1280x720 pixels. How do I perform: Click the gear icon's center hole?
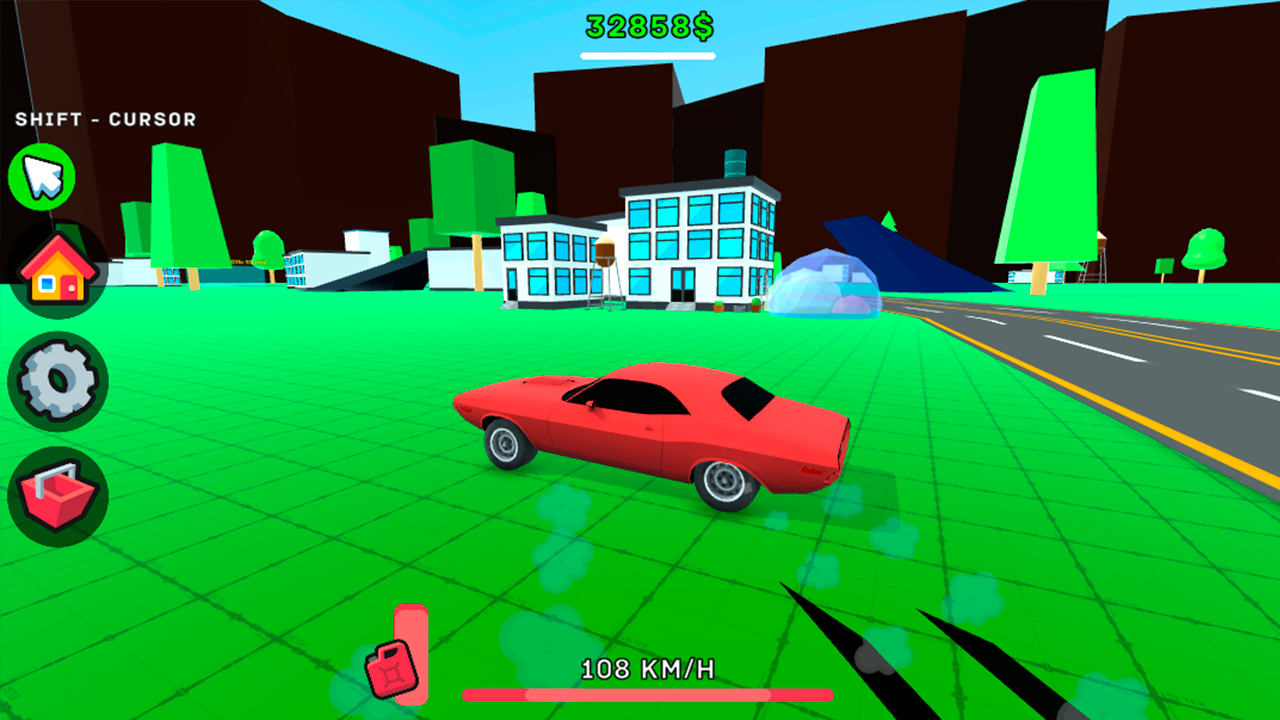57,380
